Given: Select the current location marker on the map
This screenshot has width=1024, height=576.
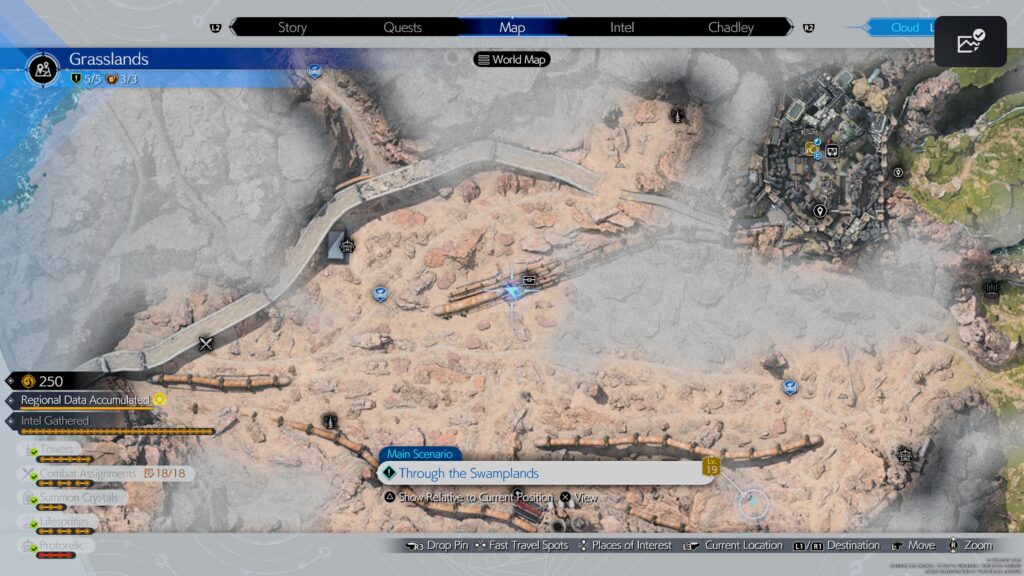Looking at the screenshot, I should 515,292.
